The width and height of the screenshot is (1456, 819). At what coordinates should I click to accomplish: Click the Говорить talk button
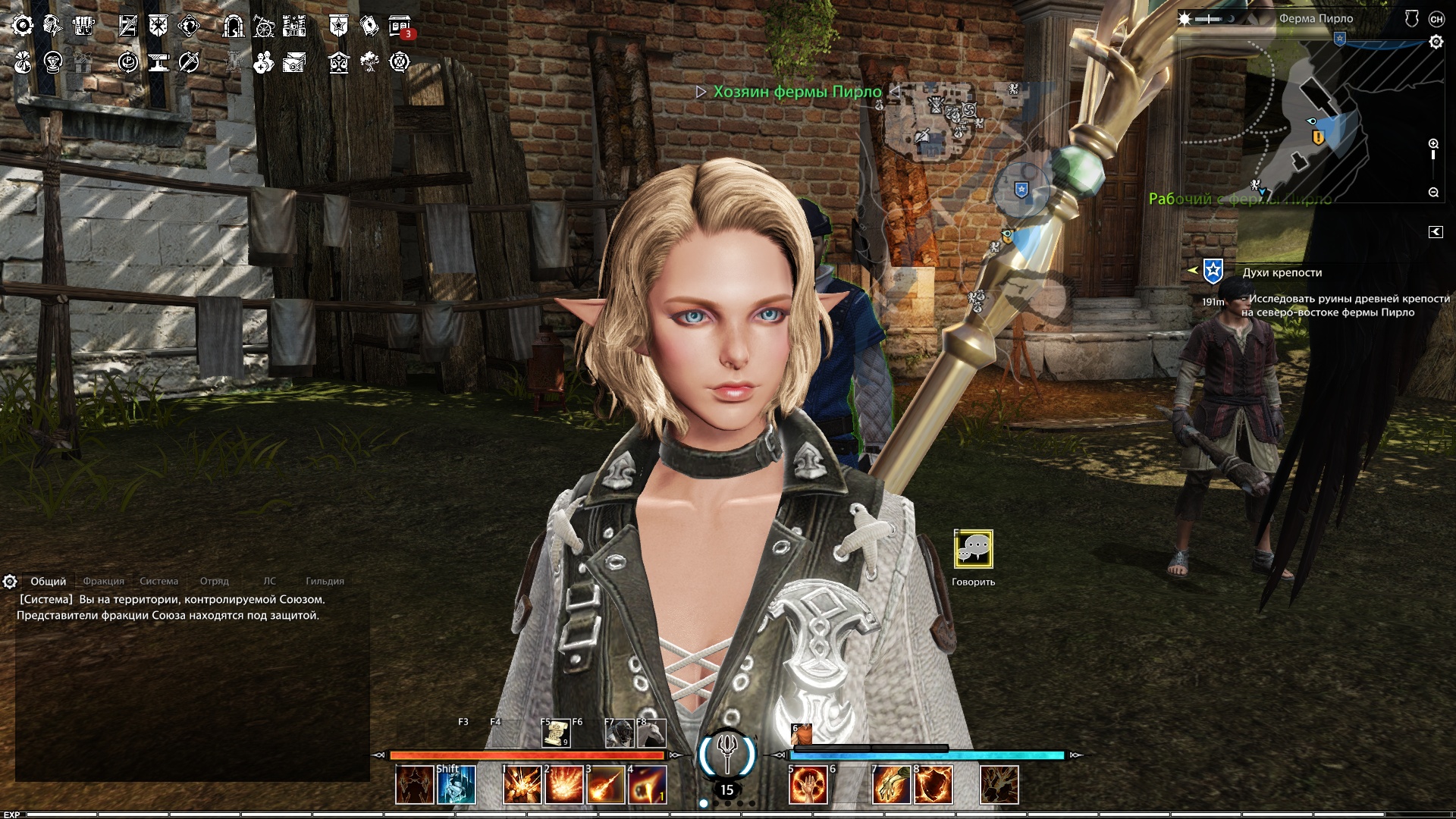point(973,550)
